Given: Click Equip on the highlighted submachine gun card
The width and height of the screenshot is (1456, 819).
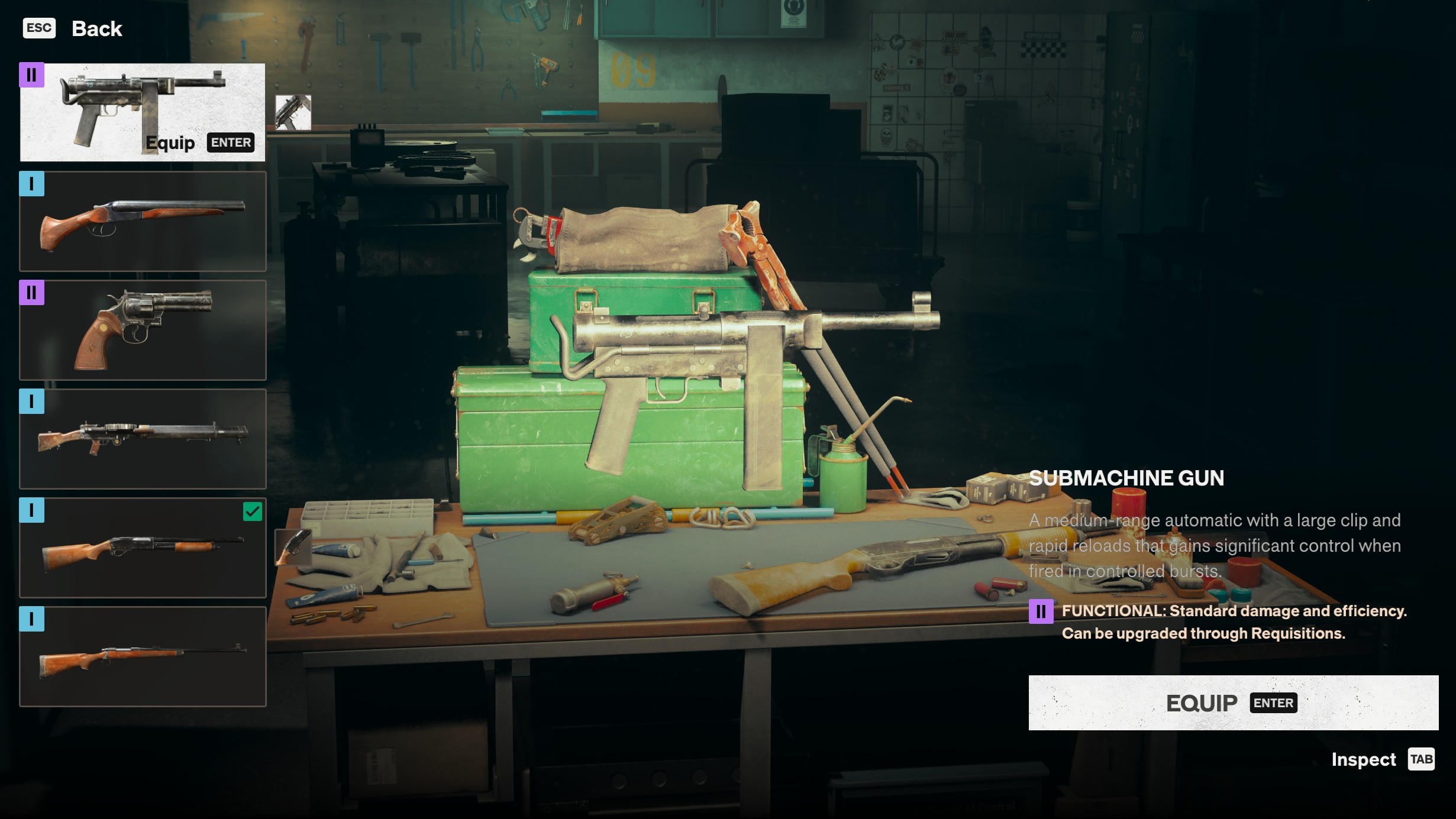Looking at the screenshot, I should pyautogui.click(x=170, y=143).
